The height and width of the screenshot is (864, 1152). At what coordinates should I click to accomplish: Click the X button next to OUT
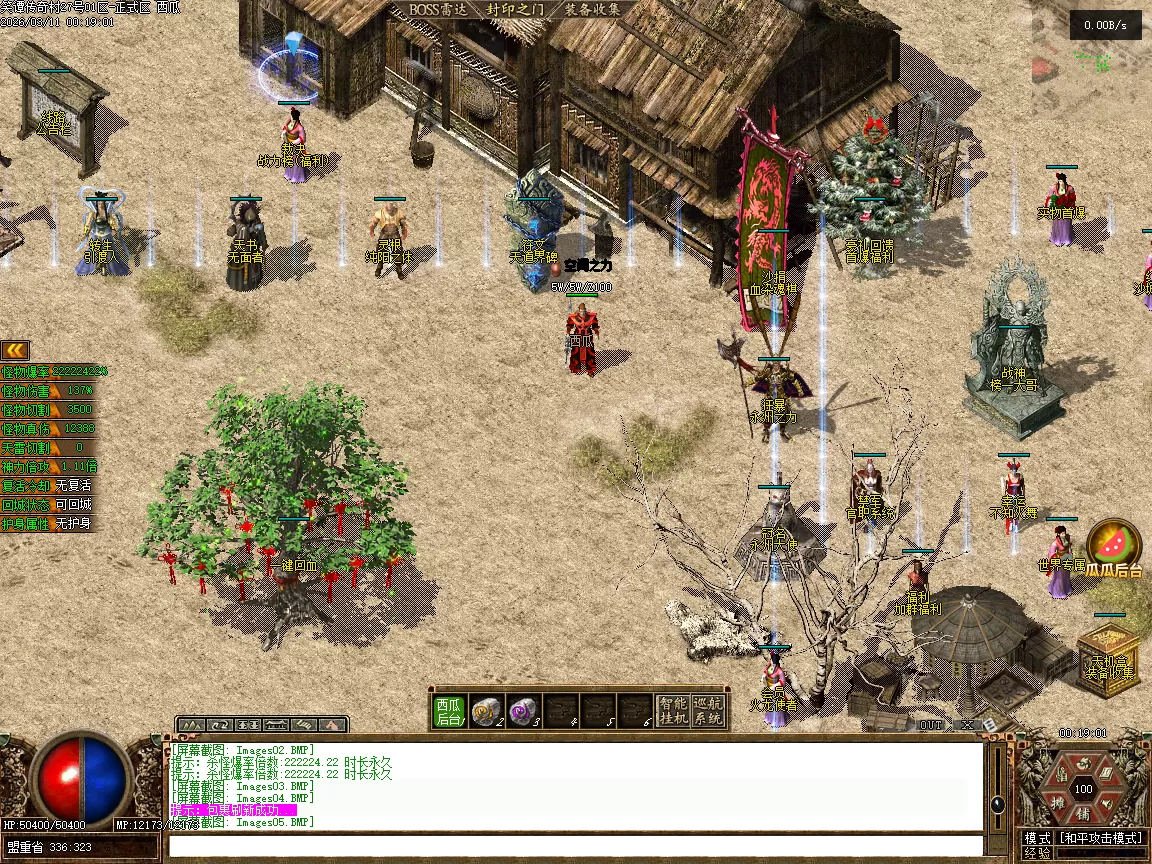[967, 724]
